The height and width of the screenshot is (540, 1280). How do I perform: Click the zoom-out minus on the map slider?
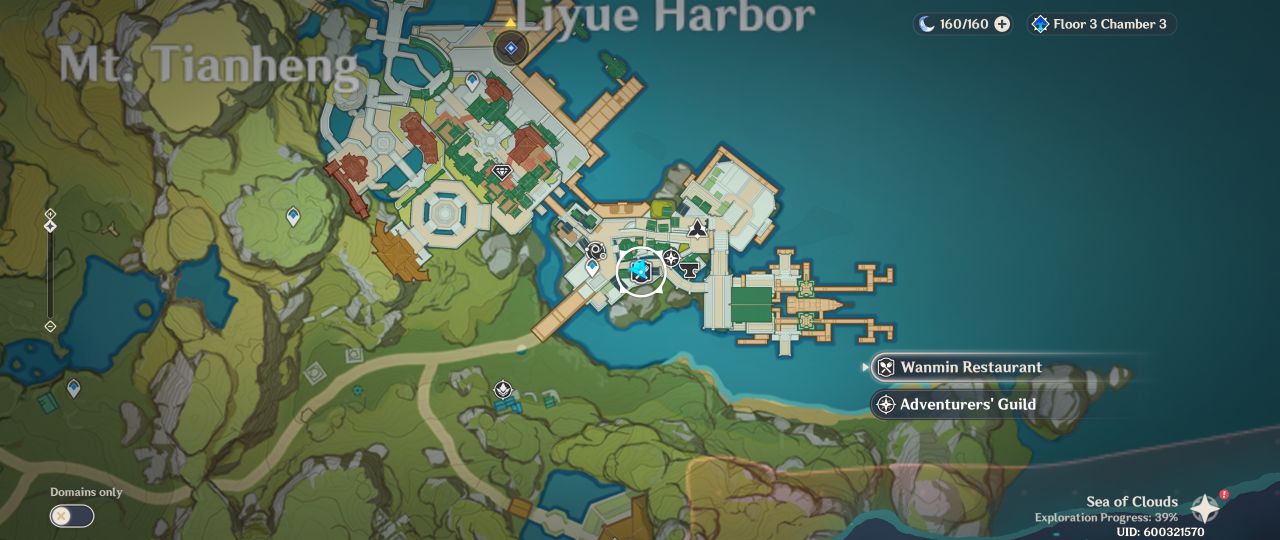pos(50,326)
